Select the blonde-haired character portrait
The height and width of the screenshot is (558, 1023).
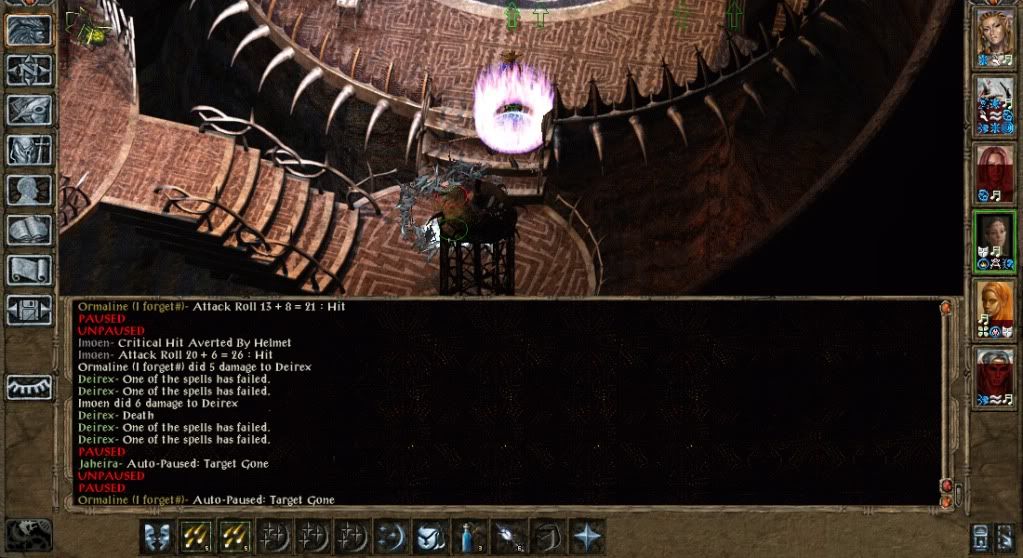coord(995,38)
